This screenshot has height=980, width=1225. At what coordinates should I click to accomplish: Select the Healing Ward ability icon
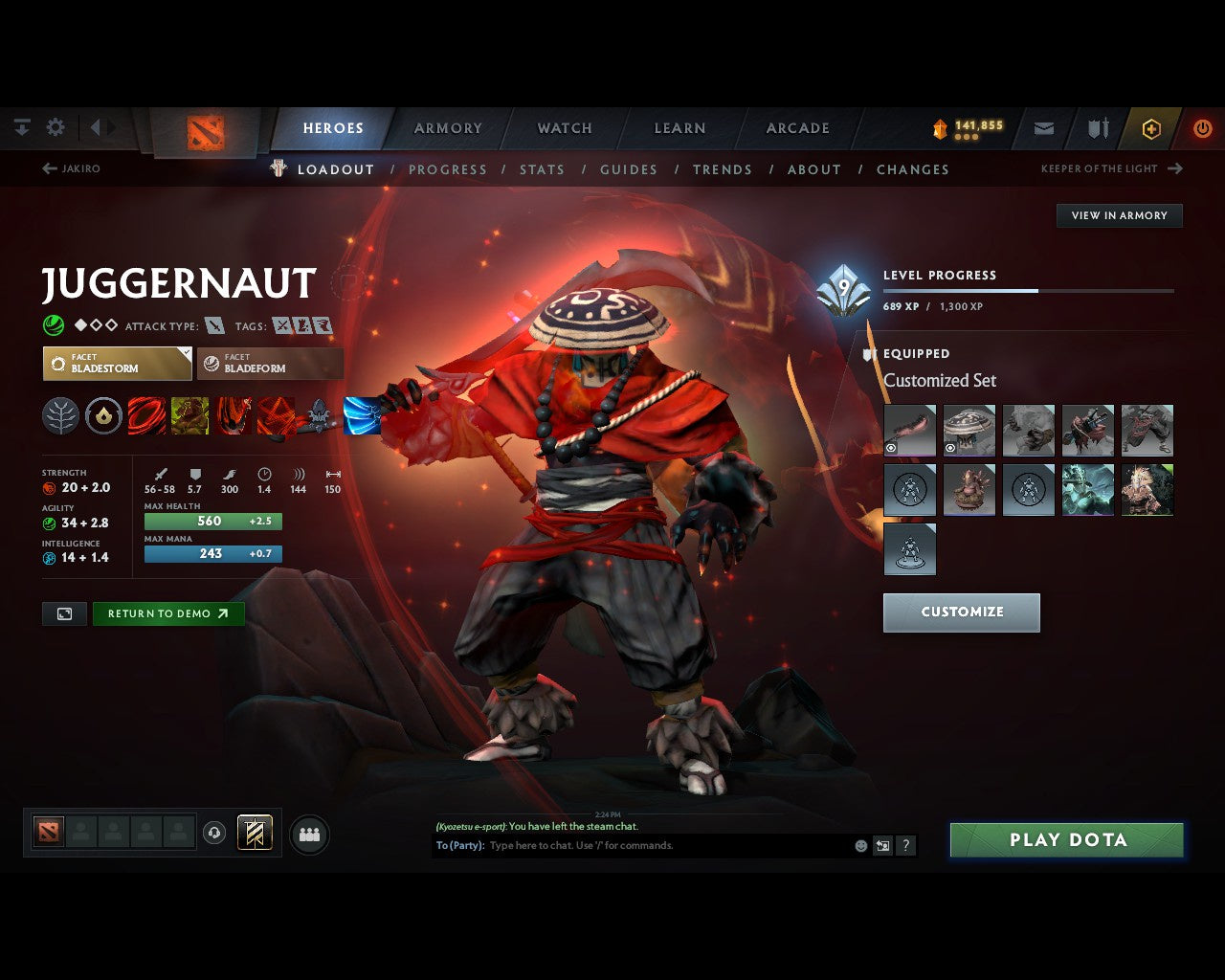189,414
